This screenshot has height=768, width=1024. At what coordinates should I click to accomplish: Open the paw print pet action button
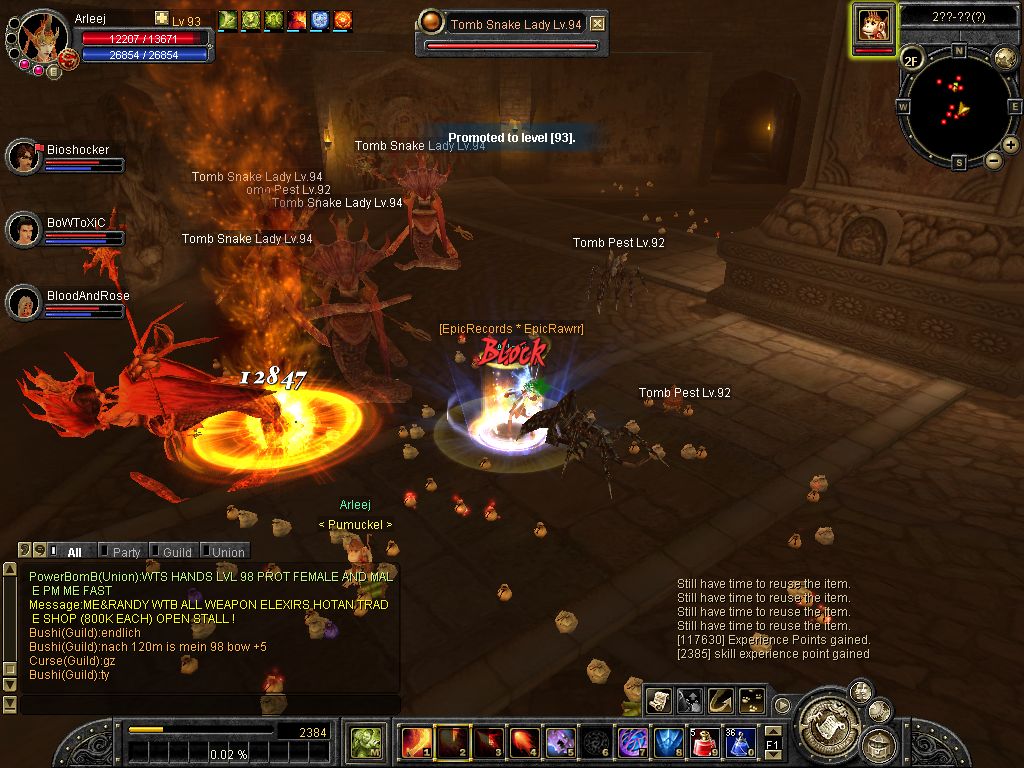point(749,701)
